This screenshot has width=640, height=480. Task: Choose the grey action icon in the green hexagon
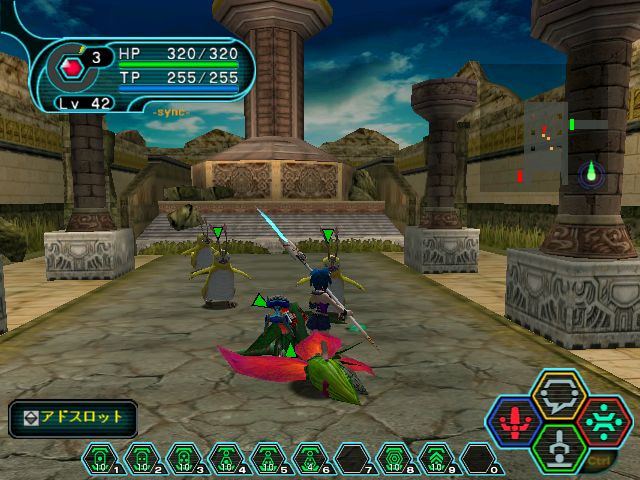559,445
